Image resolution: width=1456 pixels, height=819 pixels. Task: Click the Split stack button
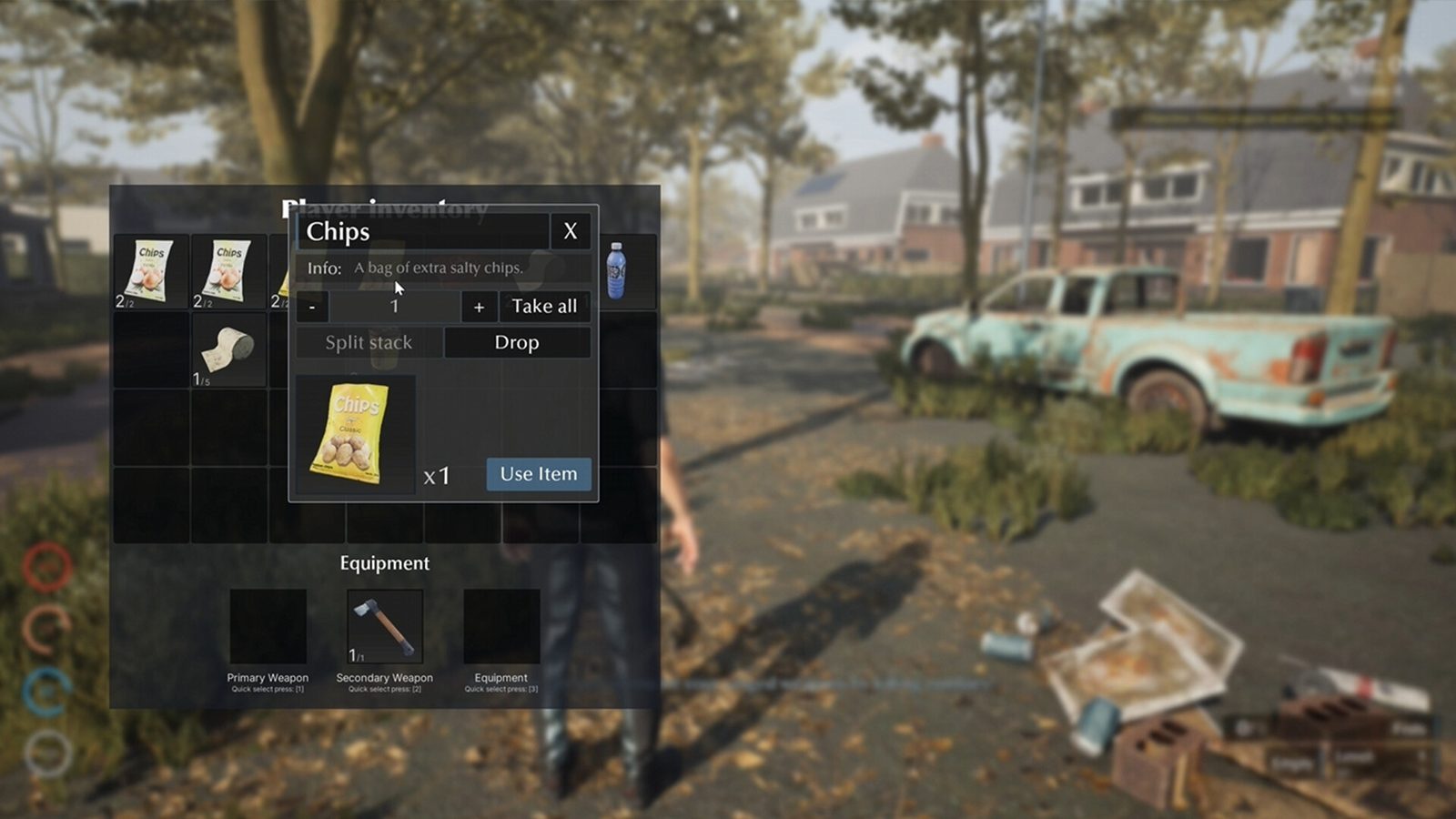coord(369,343)
